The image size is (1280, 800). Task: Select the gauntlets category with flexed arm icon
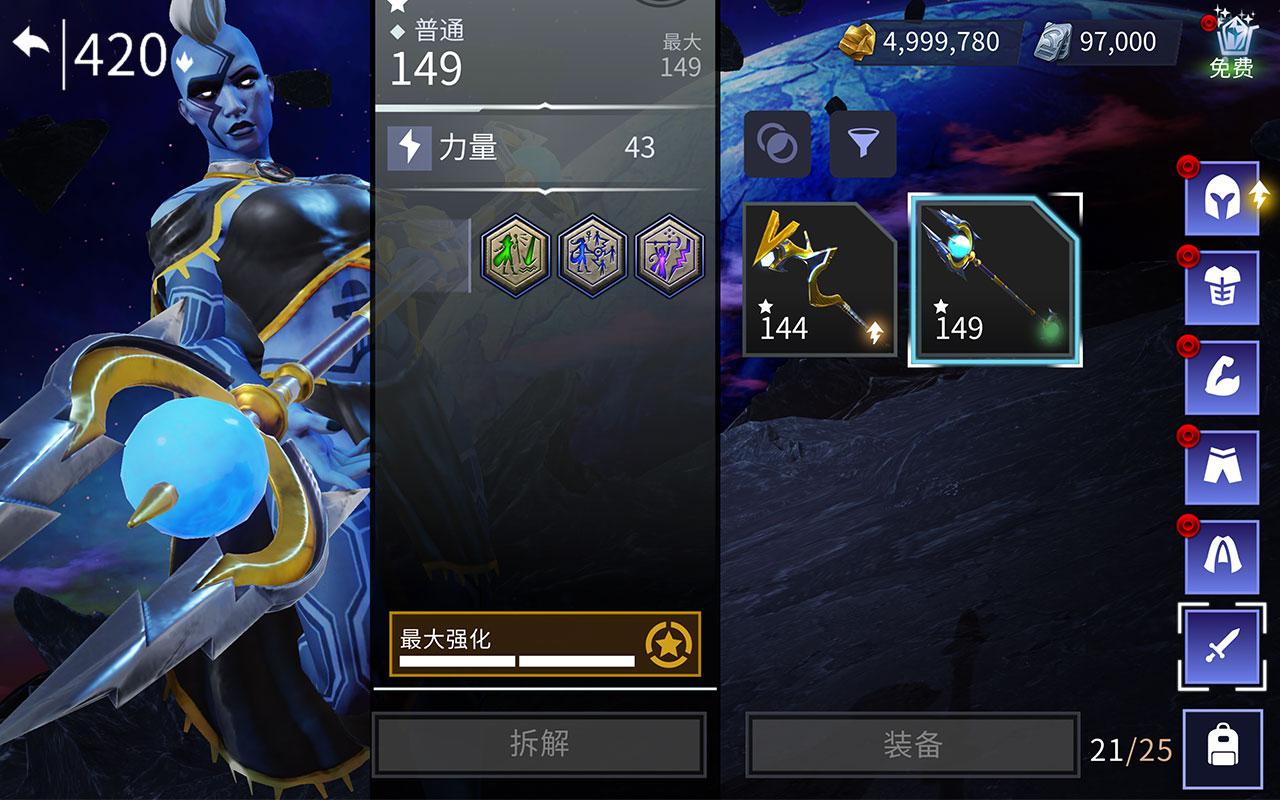1222,377
